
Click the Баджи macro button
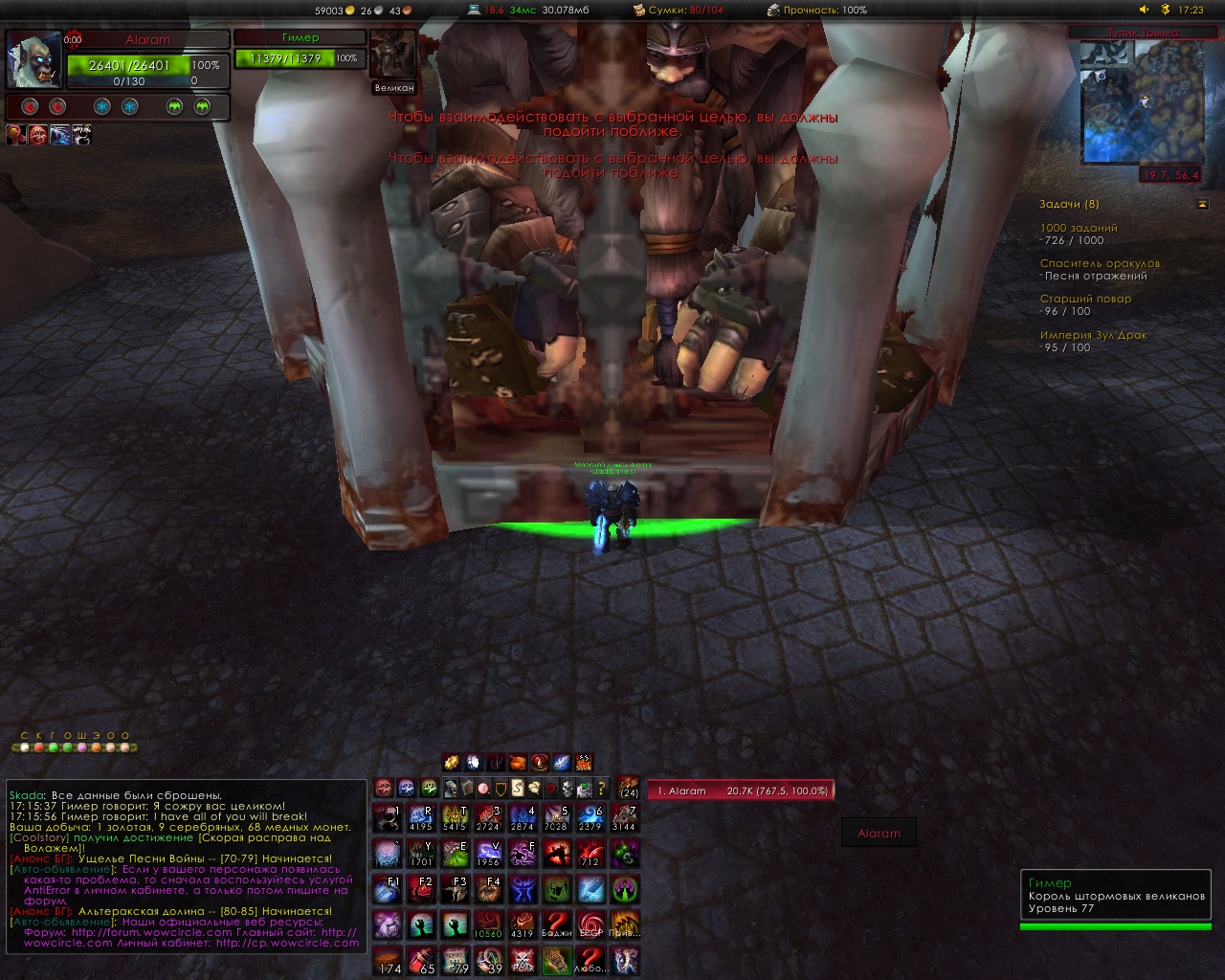tap(556, 924)
